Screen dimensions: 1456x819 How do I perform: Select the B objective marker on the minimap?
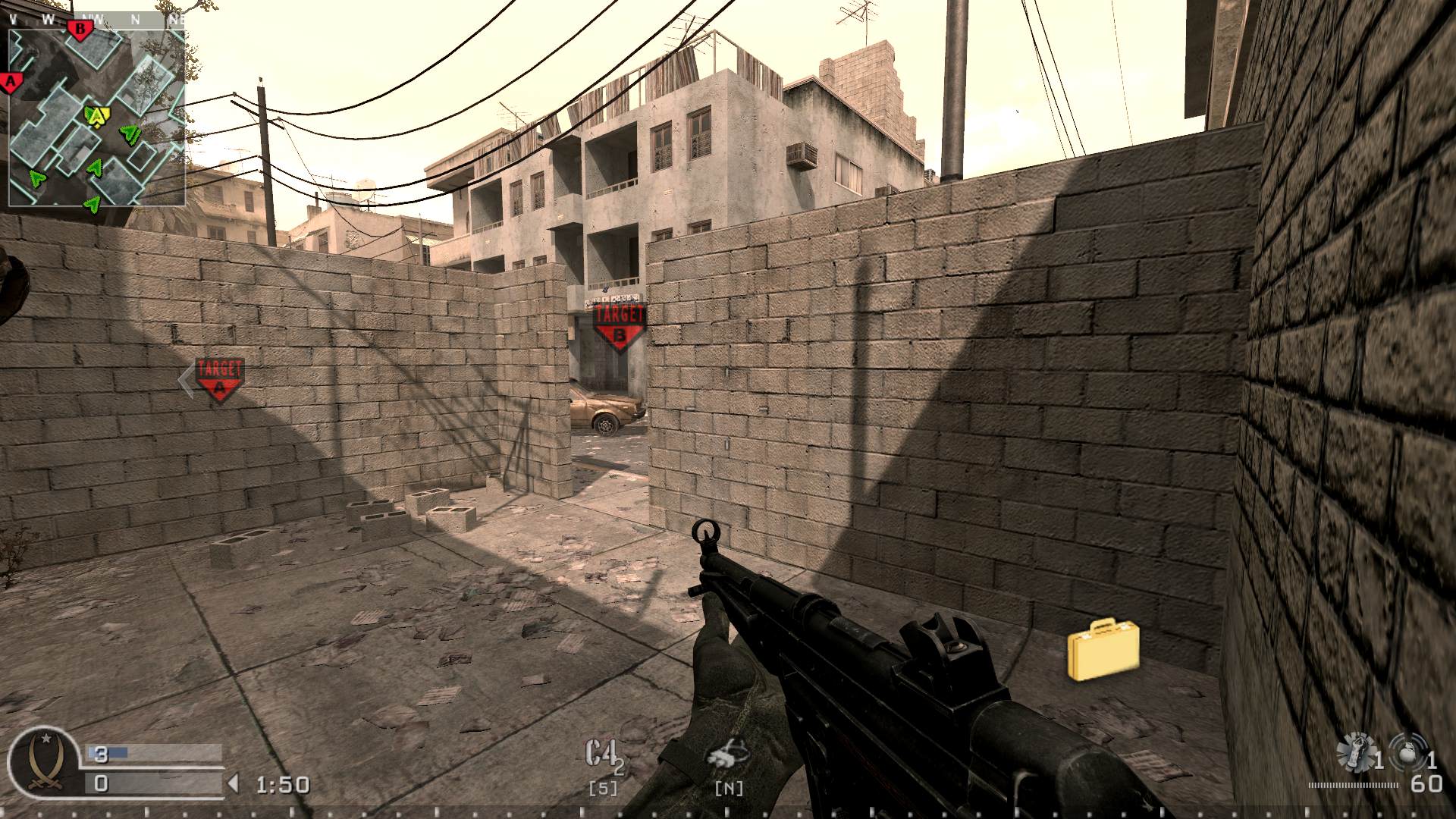pyautogui.click(x=80, y=28)
